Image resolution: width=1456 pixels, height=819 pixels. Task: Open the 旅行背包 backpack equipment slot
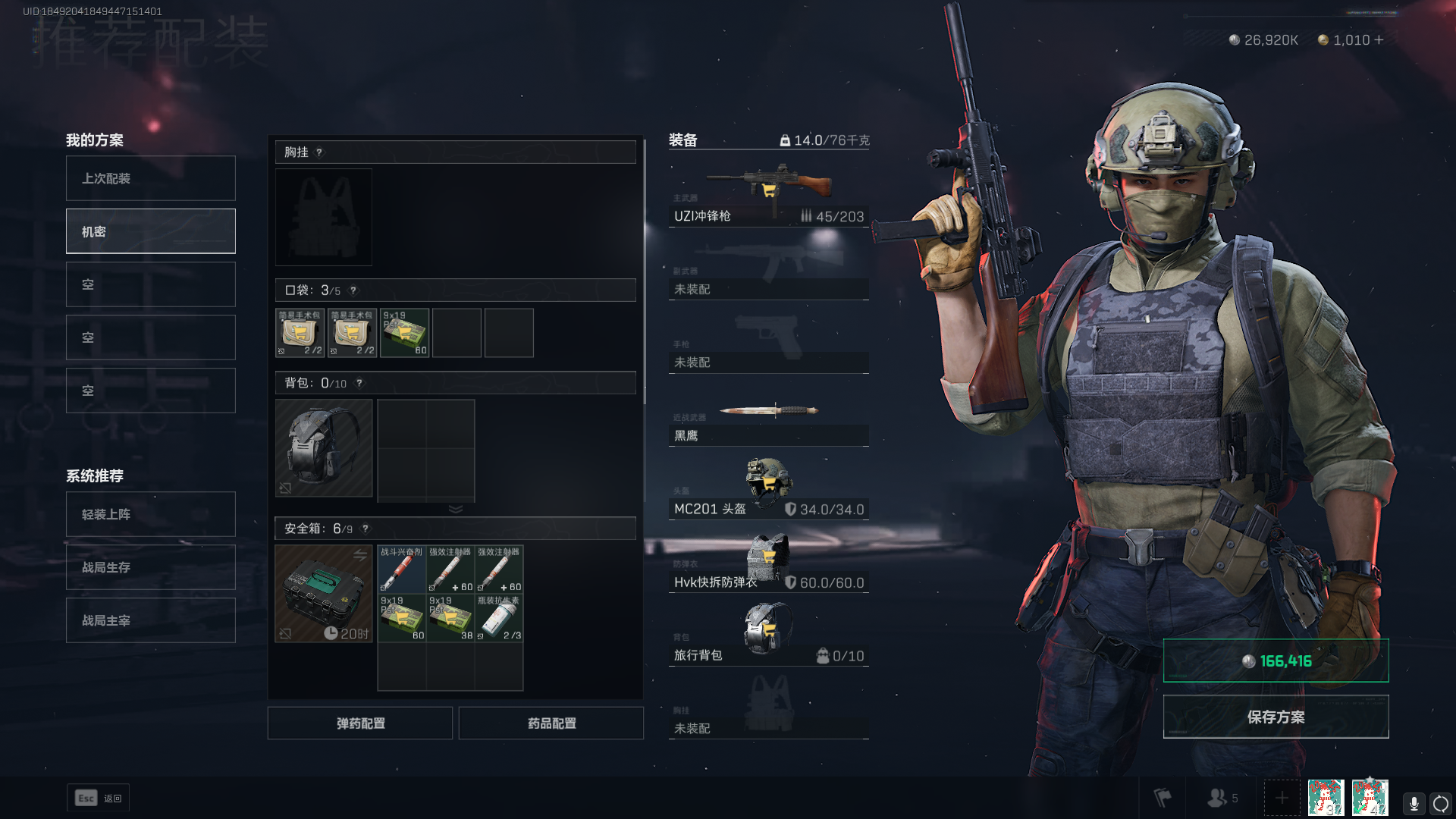pos(768,635)
